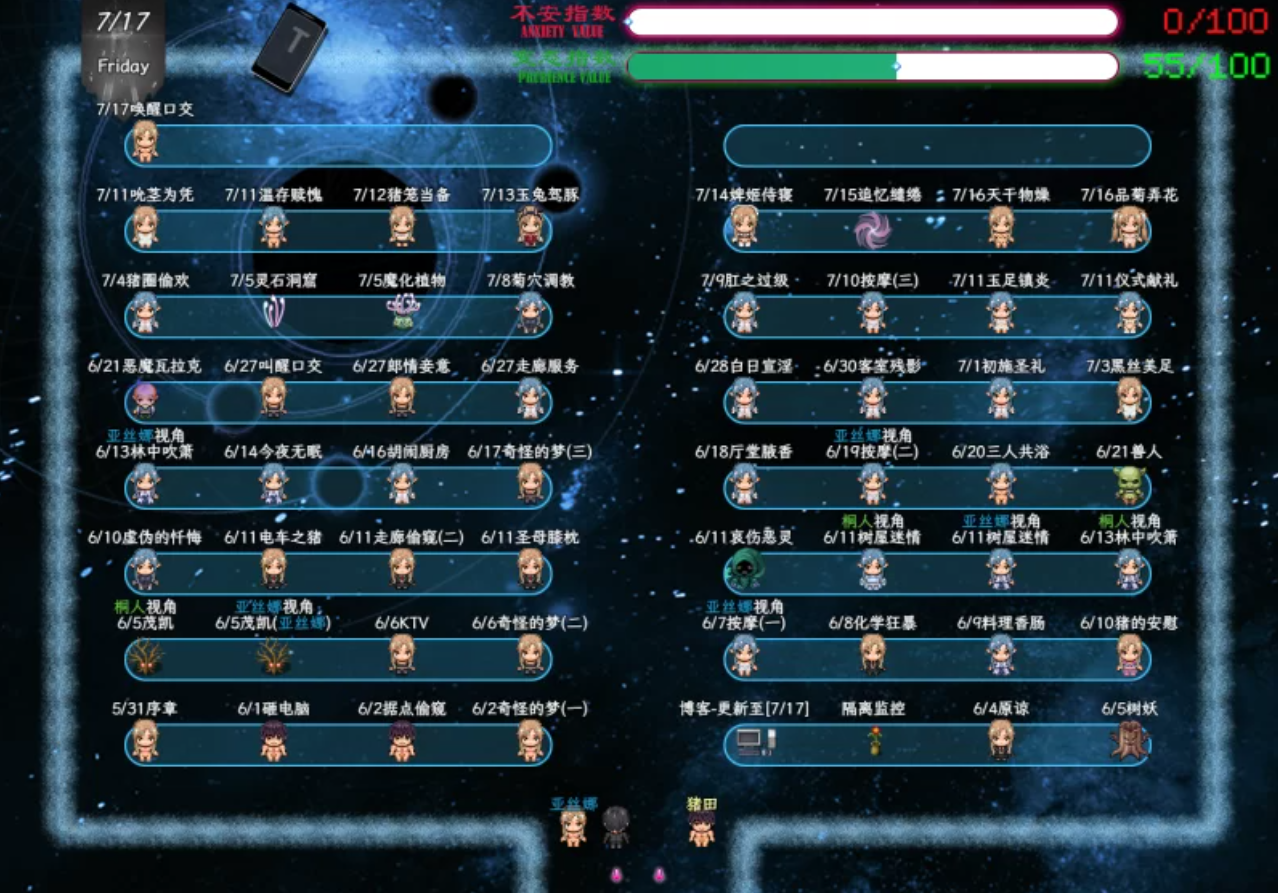Open the phone icon marked T
The height and width of the screenshot is (893, 1278).
[x=289, y=48]
